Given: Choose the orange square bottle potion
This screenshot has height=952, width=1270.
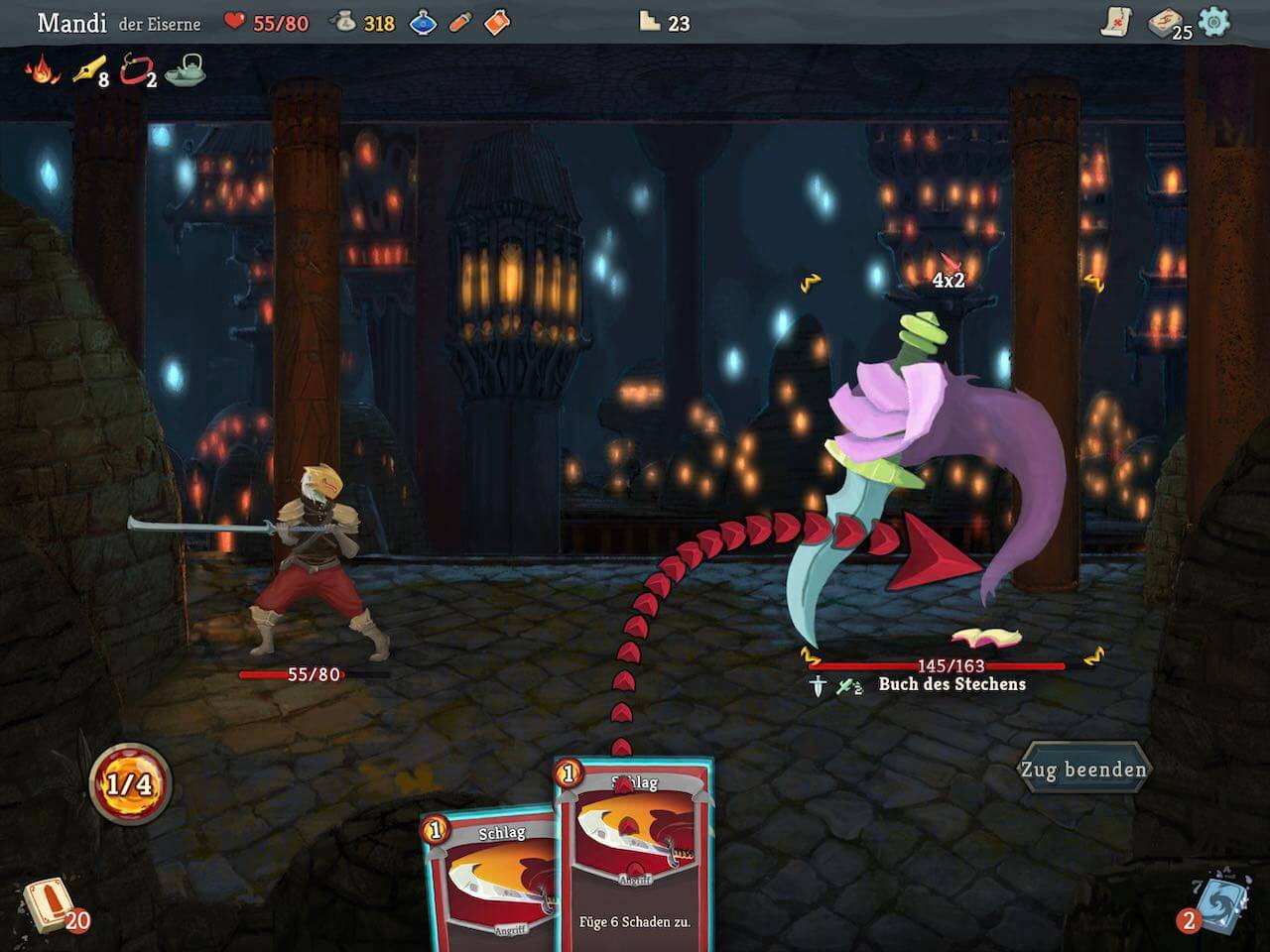Looking at the screenshot, I should coord(497,22).
